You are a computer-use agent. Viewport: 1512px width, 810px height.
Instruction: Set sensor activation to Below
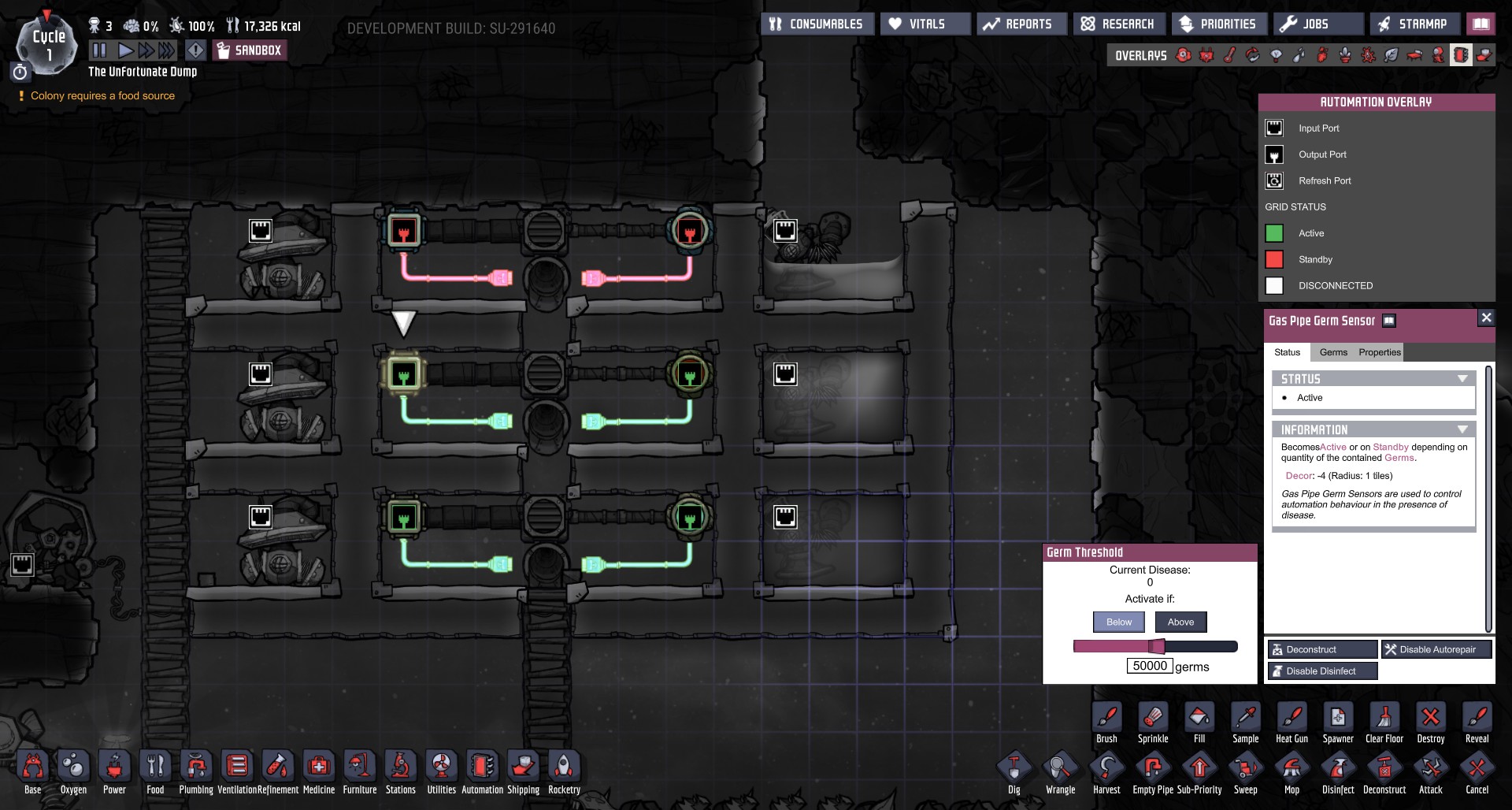coord(1118,622)
